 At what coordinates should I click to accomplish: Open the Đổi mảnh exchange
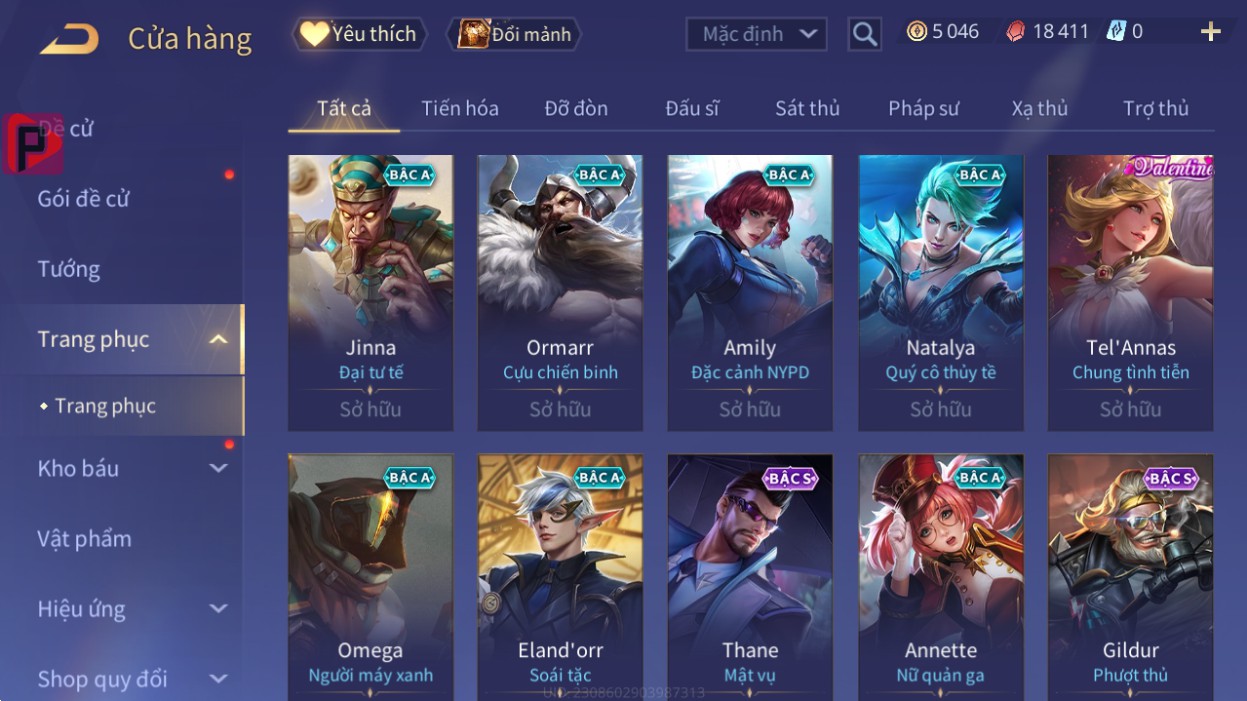coord(514,34)
